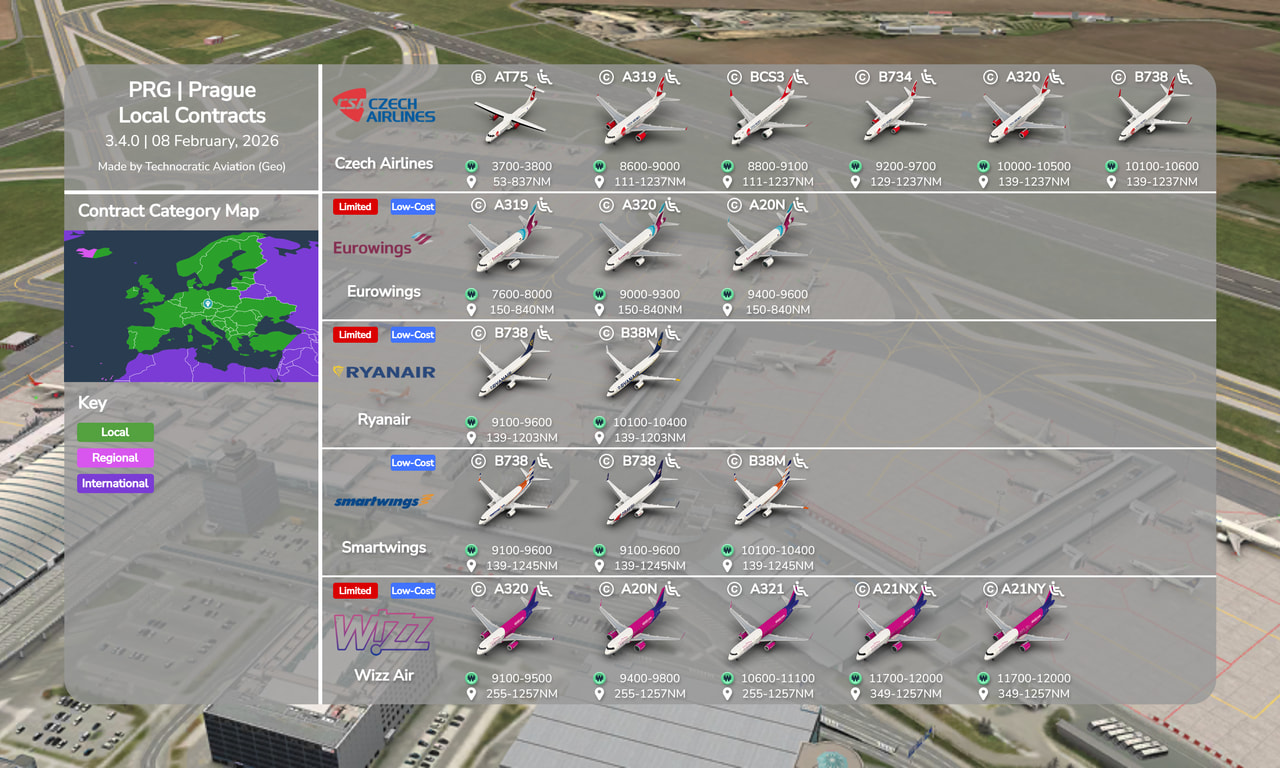Image resolution: width=1280 pixels, height=768 pixels.
Task: Open the Contract Category Map of Europe
Action: click(x=191, y=305)
